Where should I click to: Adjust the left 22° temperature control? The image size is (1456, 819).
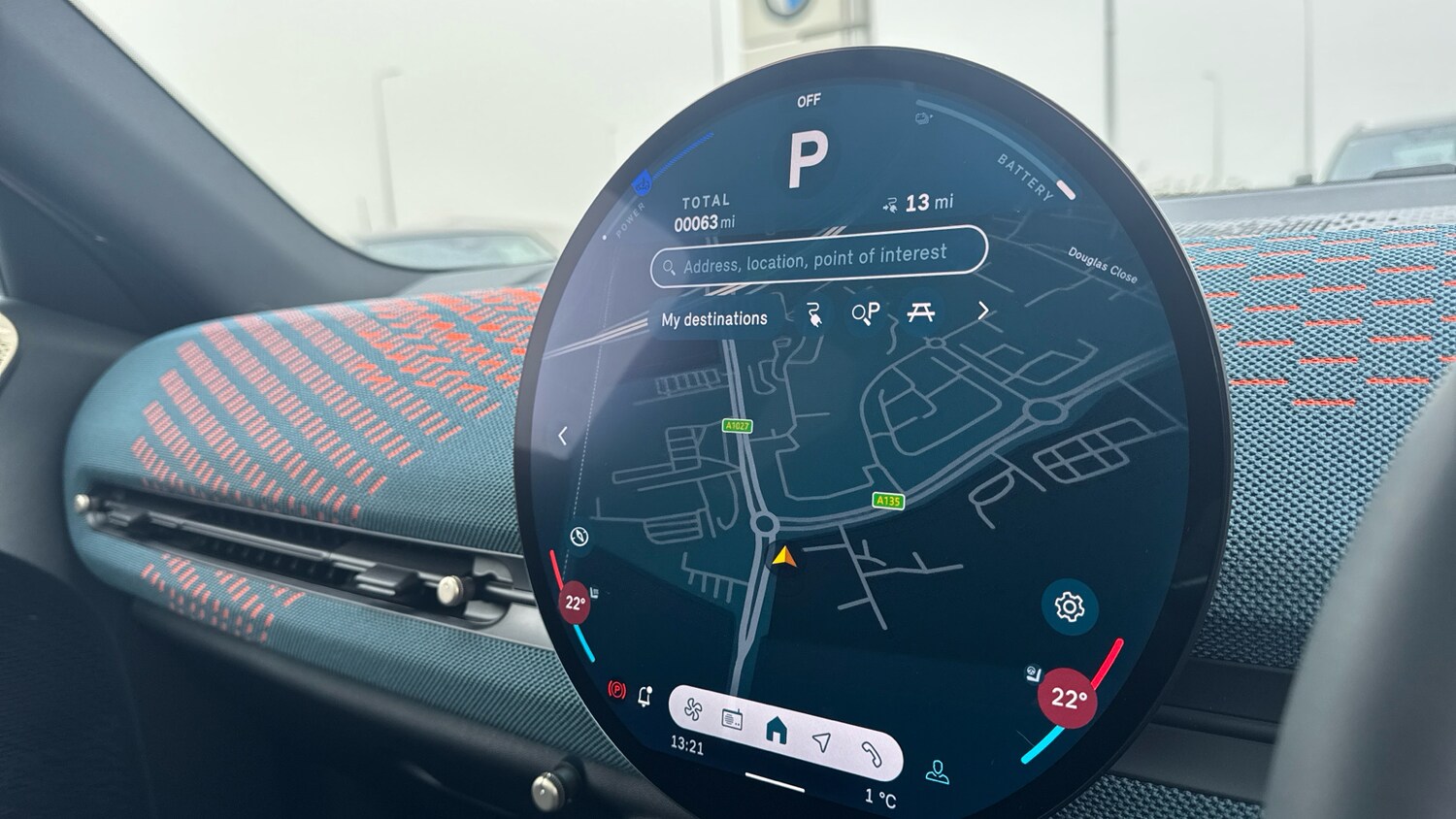575,603
